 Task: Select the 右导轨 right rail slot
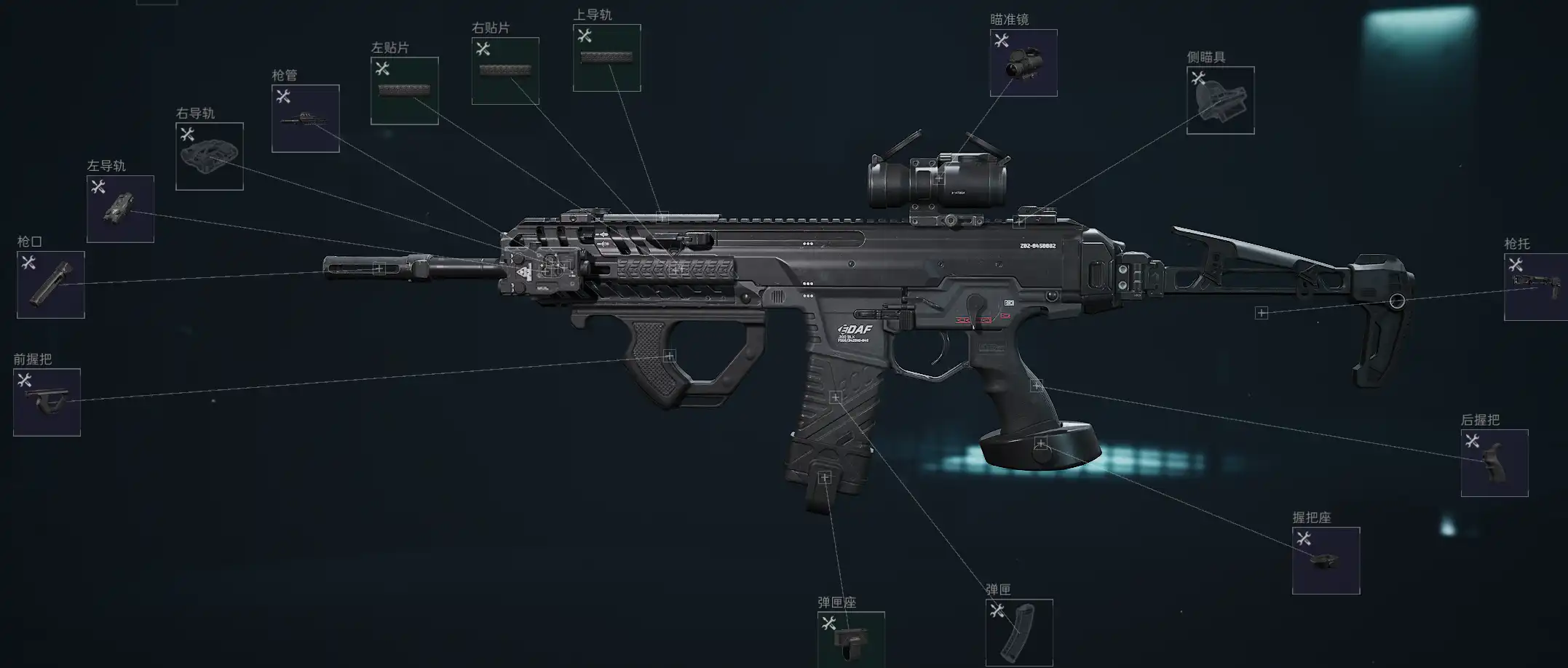pos(210,156)
